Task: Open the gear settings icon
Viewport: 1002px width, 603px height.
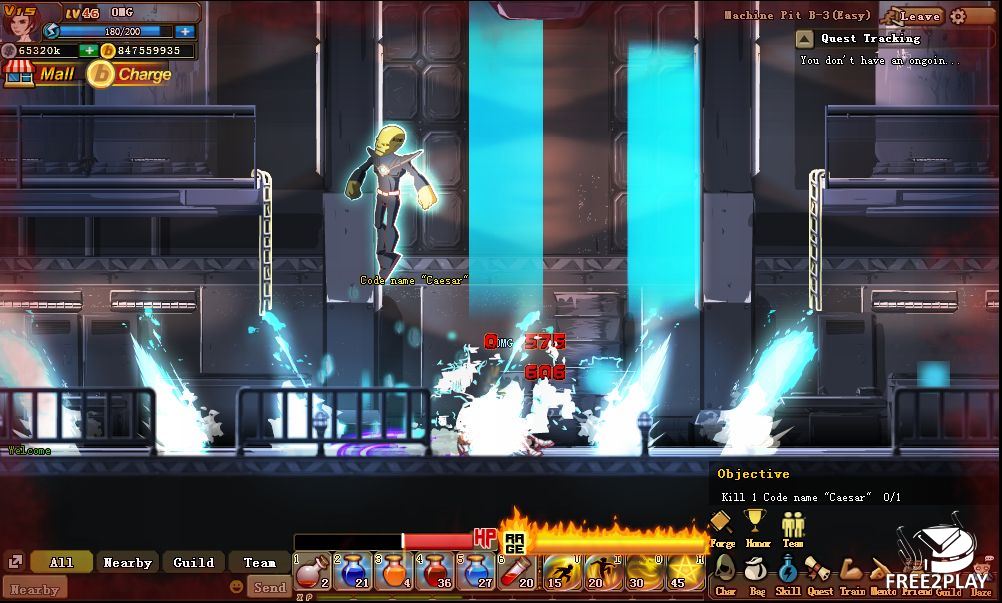Action: [x=958, y=16]
